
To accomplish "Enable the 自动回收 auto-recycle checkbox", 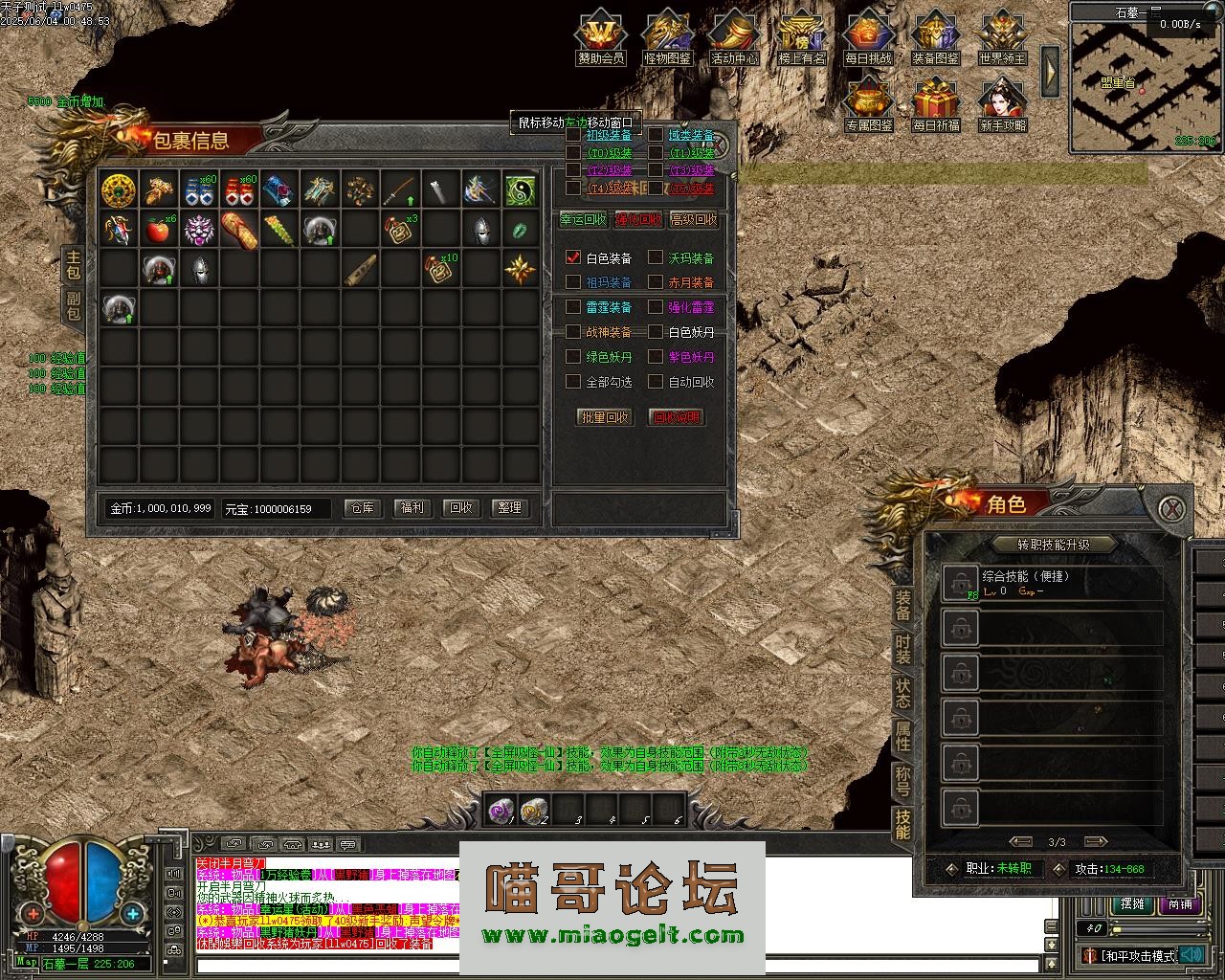I will click(x=656, y=382).
